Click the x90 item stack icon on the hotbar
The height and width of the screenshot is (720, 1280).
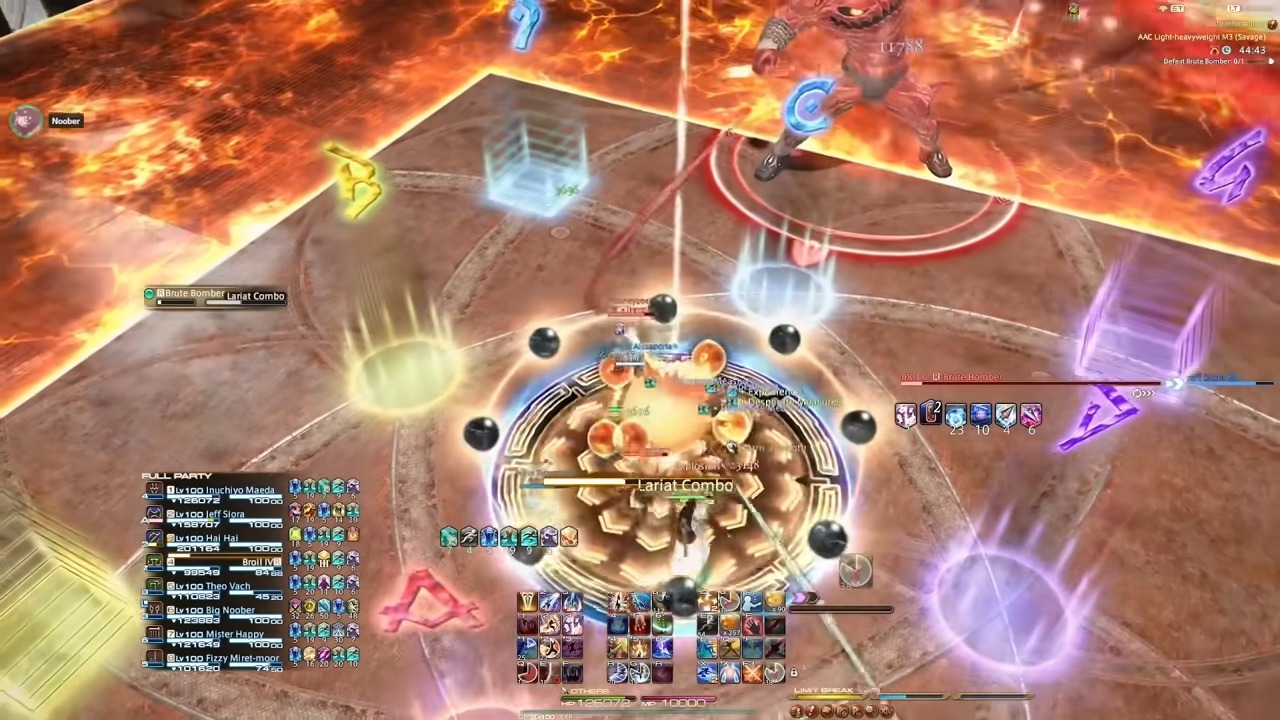(x=776, y=601)
